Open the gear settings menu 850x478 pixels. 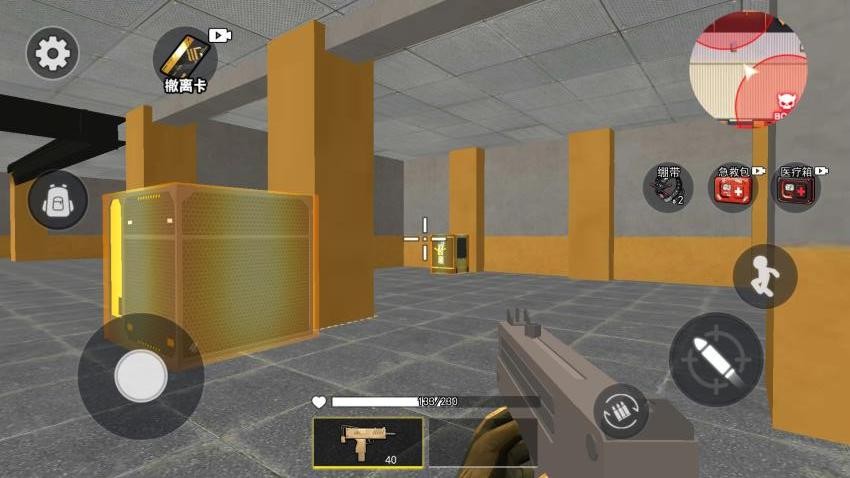click(x=53, y=53)
